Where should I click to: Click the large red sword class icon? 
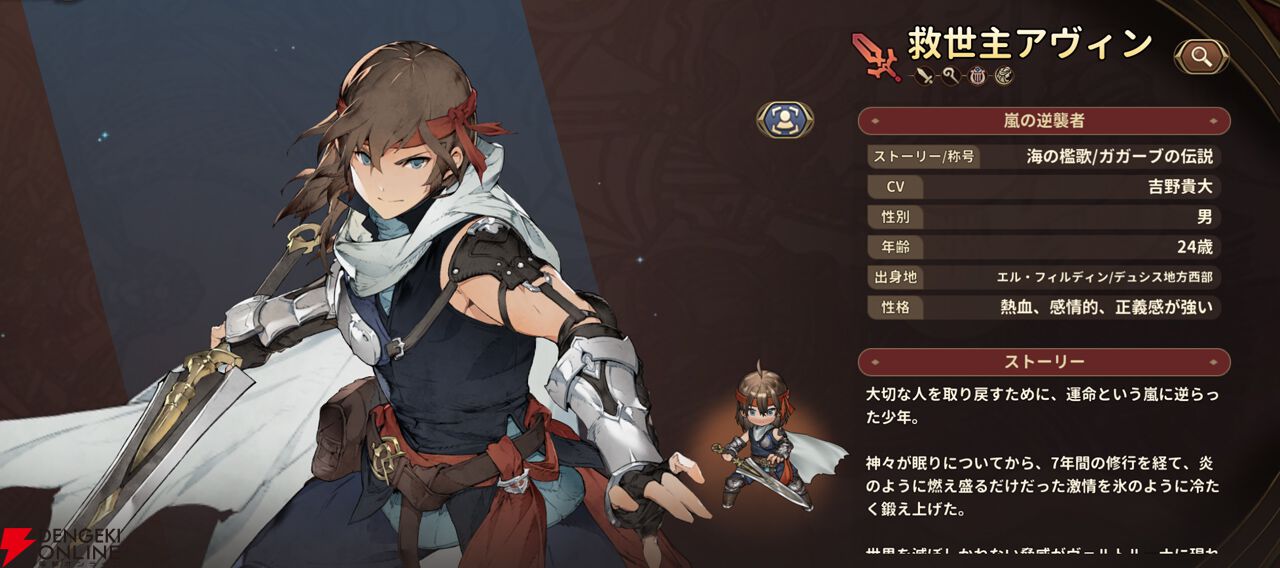click(x=875, y=55)
